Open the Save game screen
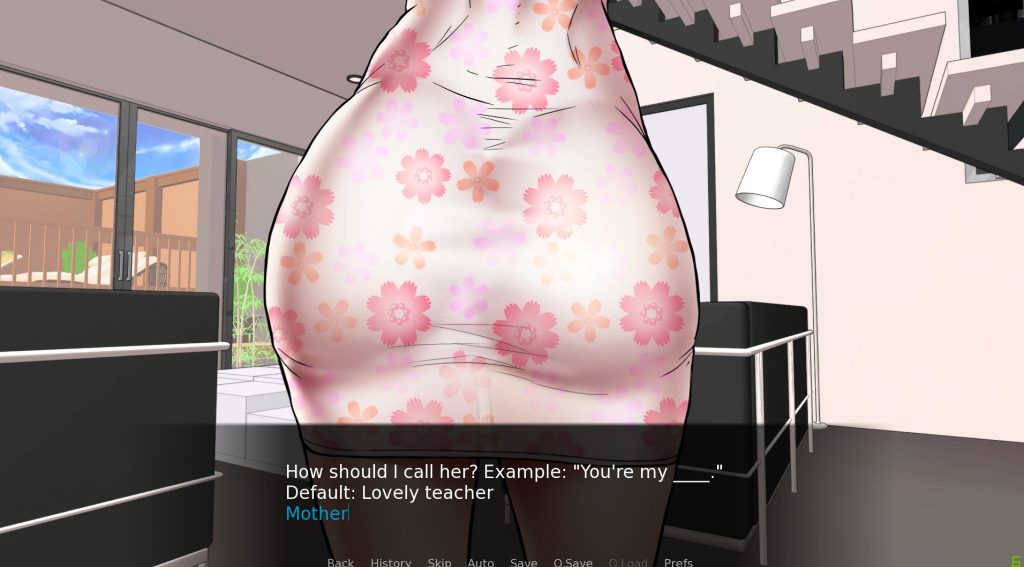The image size is (1024, 567). point(523,562)
